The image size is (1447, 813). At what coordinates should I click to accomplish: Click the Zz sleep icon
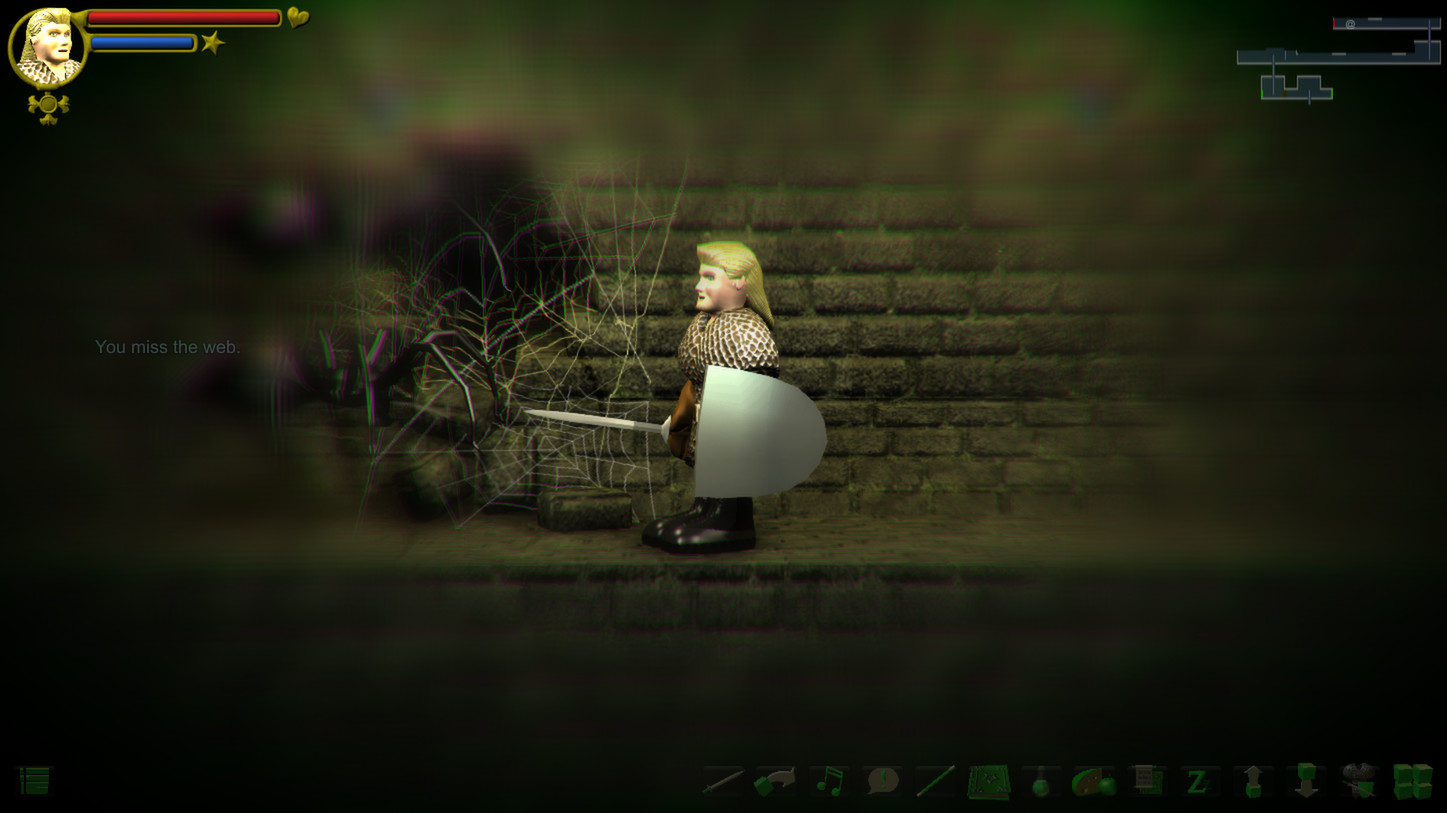pos(1198,781)
